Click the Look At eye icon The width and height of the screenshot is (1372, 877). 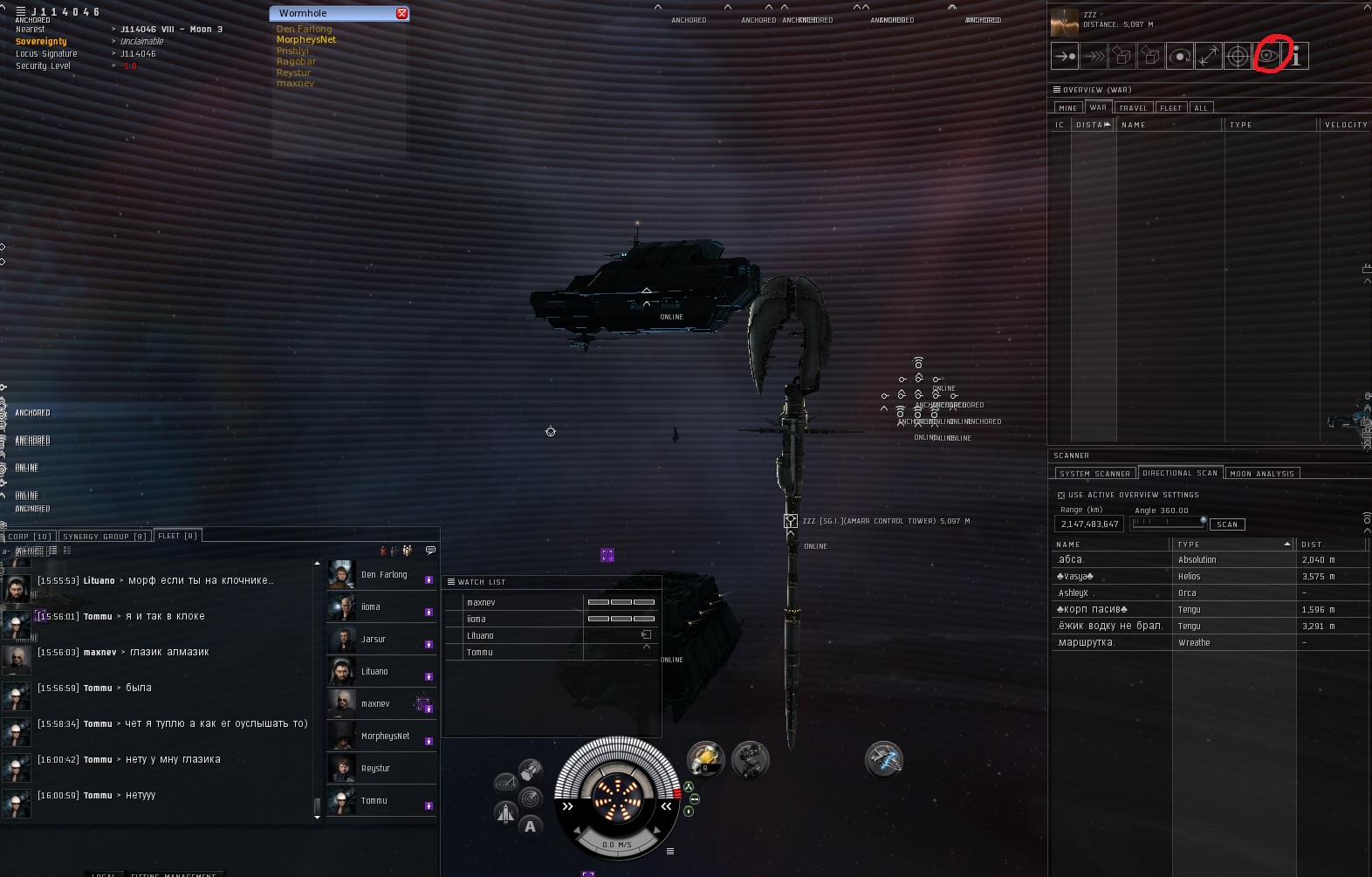click(x=1266, y=57)
